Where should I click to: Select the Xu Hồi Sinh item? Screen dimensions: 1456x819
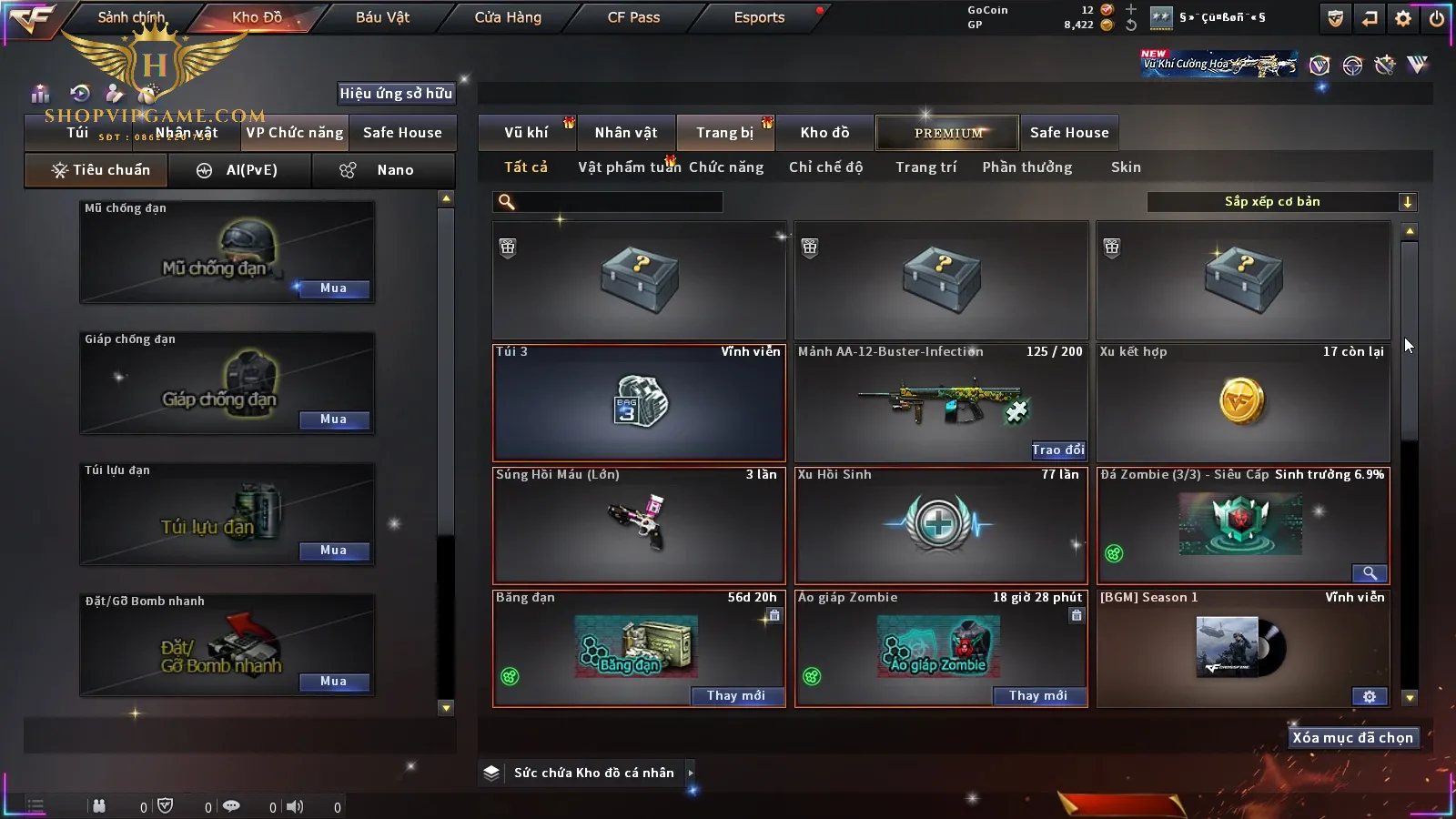click(940, 525)
